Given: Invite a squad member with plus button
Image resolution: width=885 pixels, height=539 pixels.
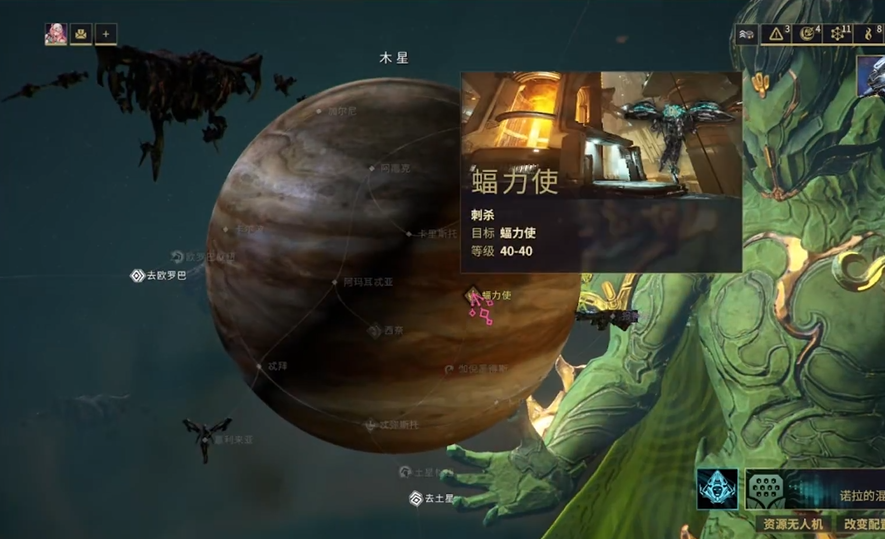Looking at the screenshot, I should [106, 34].
